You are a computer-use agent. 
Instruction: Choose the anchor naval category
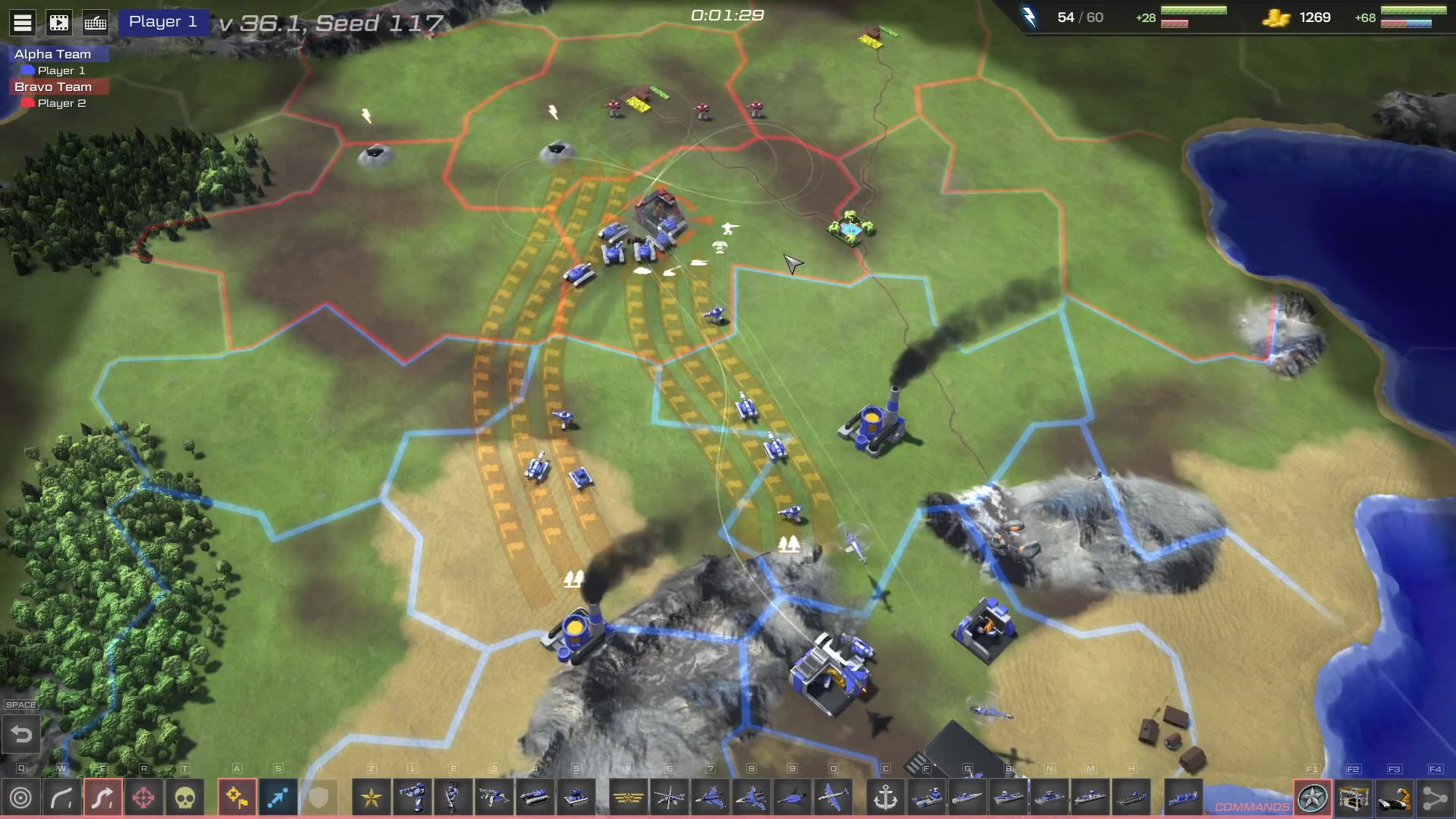[886, 798]
